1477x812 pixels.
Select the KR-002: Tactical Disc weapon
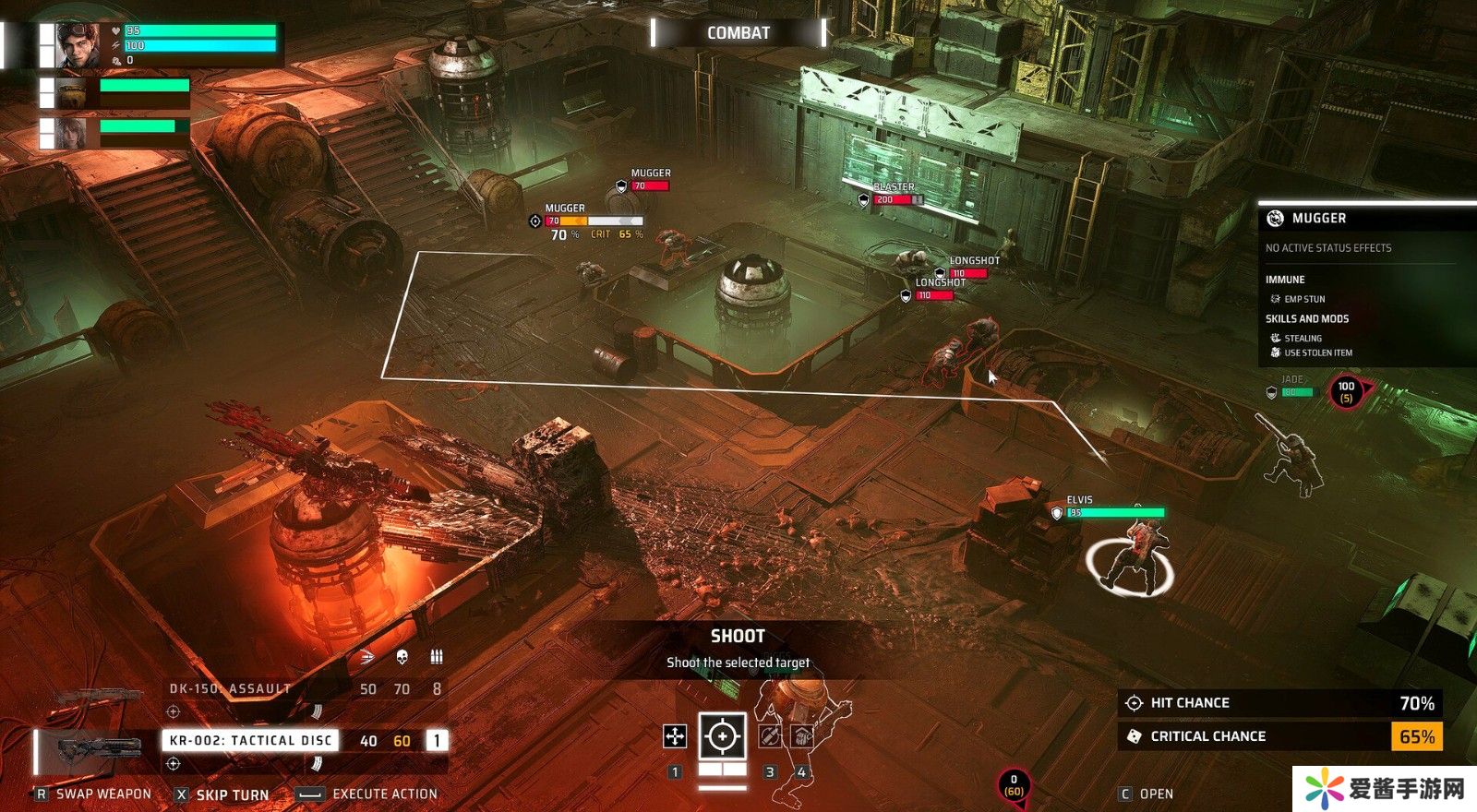(x=250, y=740)
